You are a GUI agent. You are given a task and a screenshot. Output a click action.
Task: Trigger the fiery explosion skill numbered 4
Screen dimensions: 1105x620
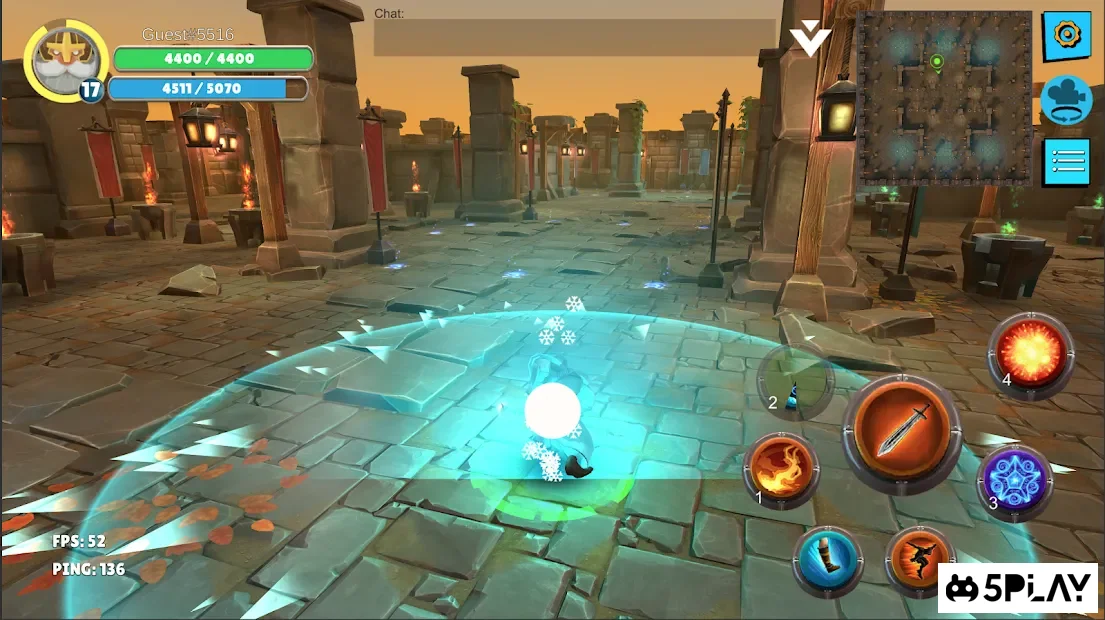pos(1030,352)
